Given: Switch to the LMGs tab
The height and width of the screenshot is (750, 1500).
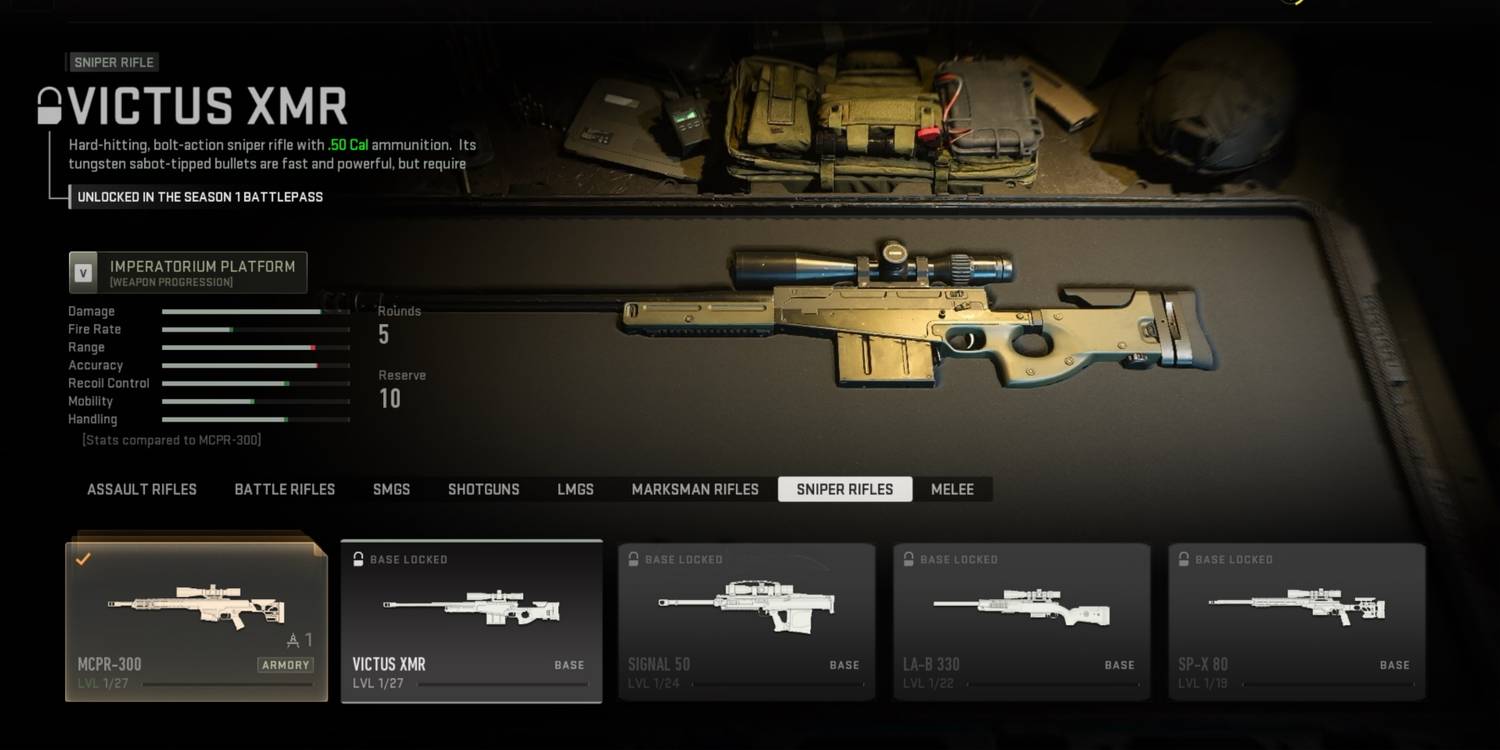Looking at the screenshot, I should [x=575, y=489].
